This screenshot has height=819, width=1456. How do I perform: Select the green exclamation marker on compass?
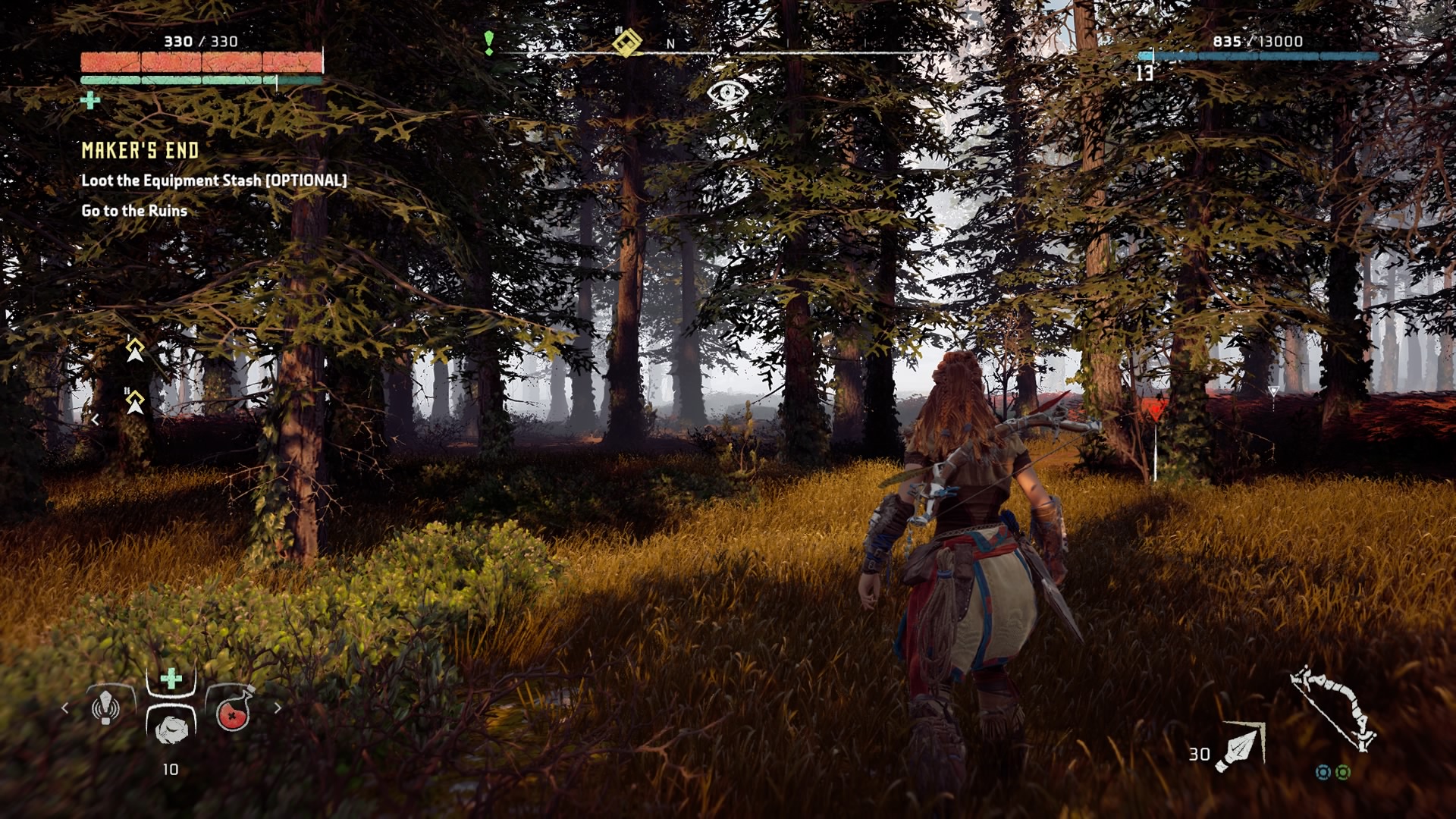click(x=489, y=42)
